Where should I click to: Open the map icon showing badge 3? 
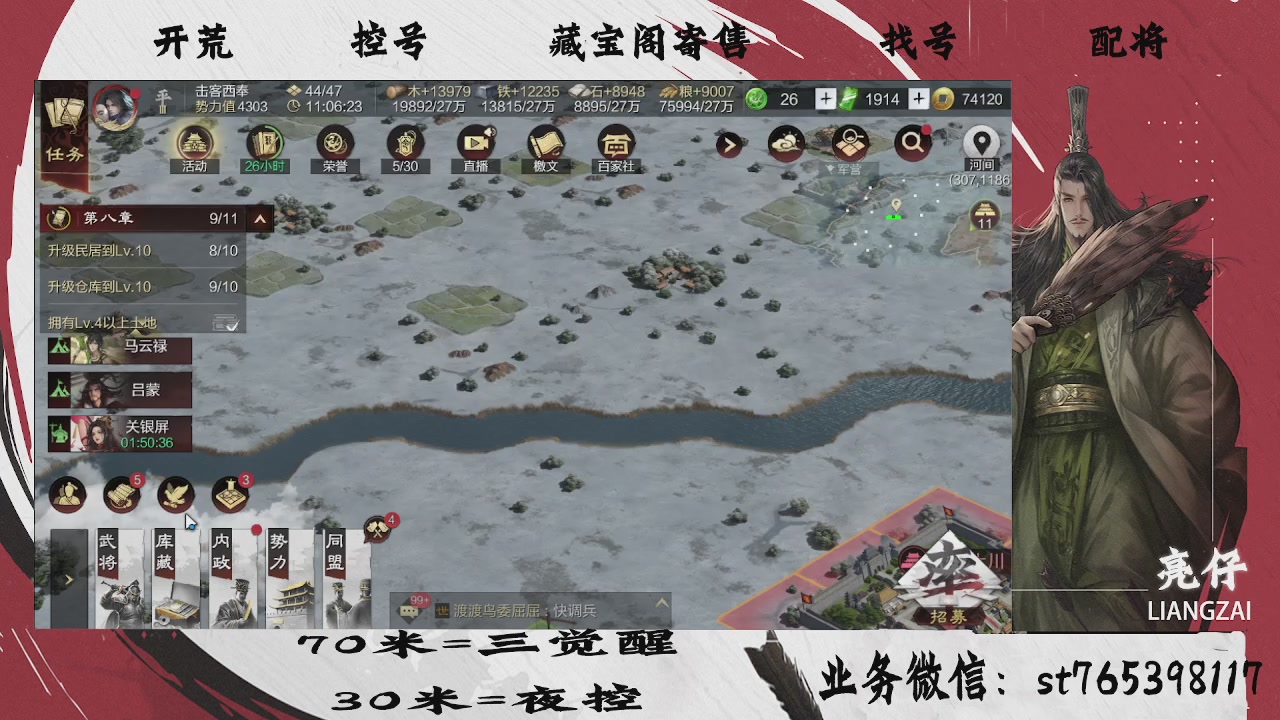coord(230,494)
